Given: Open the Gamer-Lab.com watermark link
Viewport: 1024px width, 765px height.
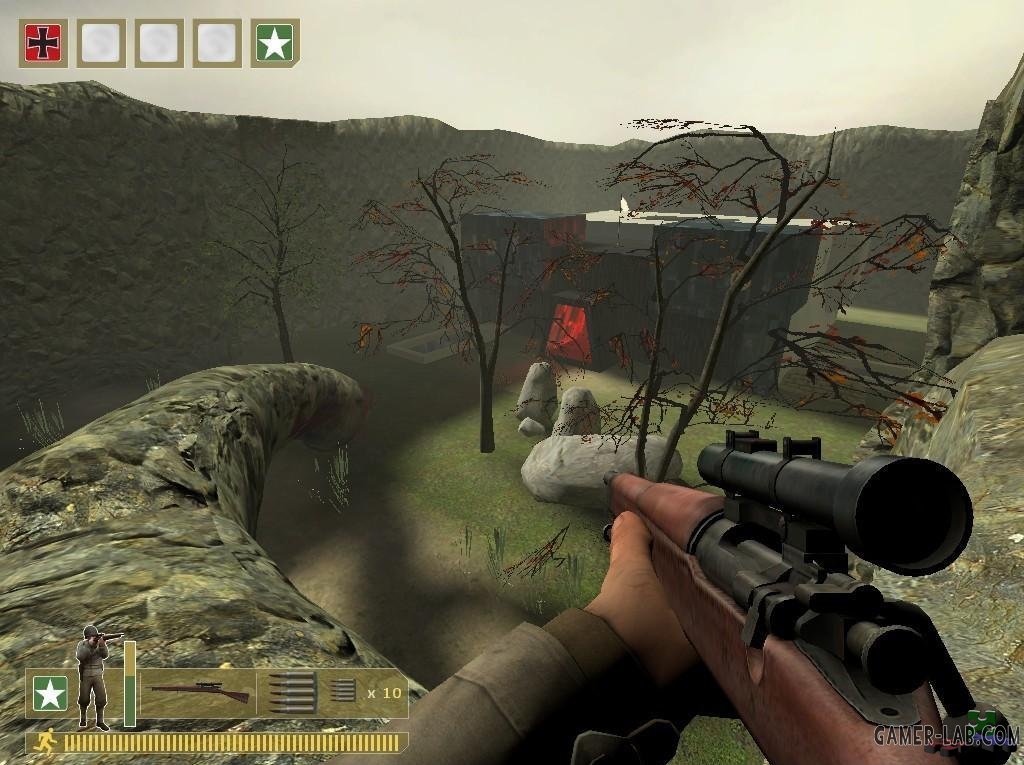Looking at the screenshot, I should tap(945, 735).
